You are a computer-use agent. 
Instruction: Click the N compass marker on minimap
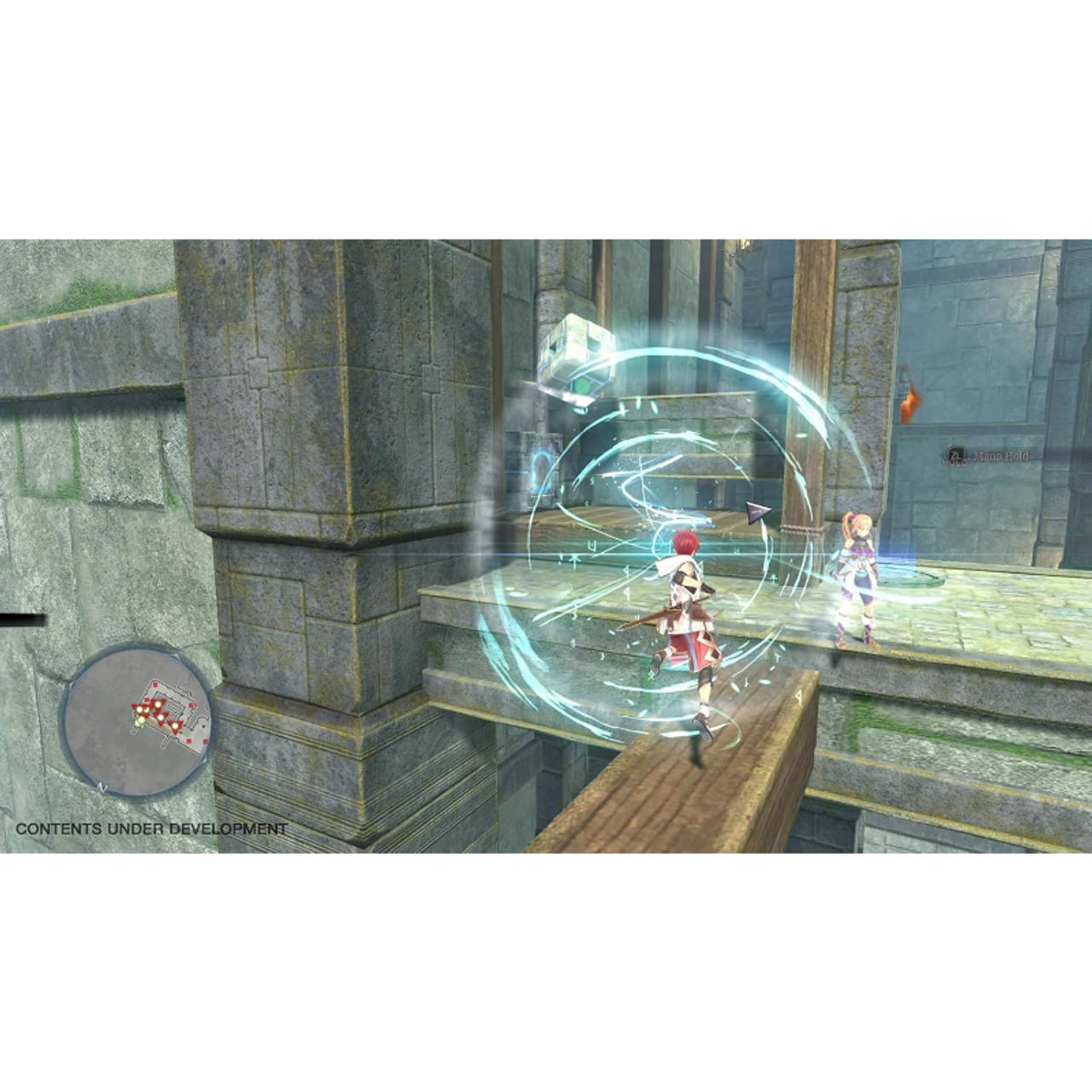pyautogui.click(x=102, y=787)
